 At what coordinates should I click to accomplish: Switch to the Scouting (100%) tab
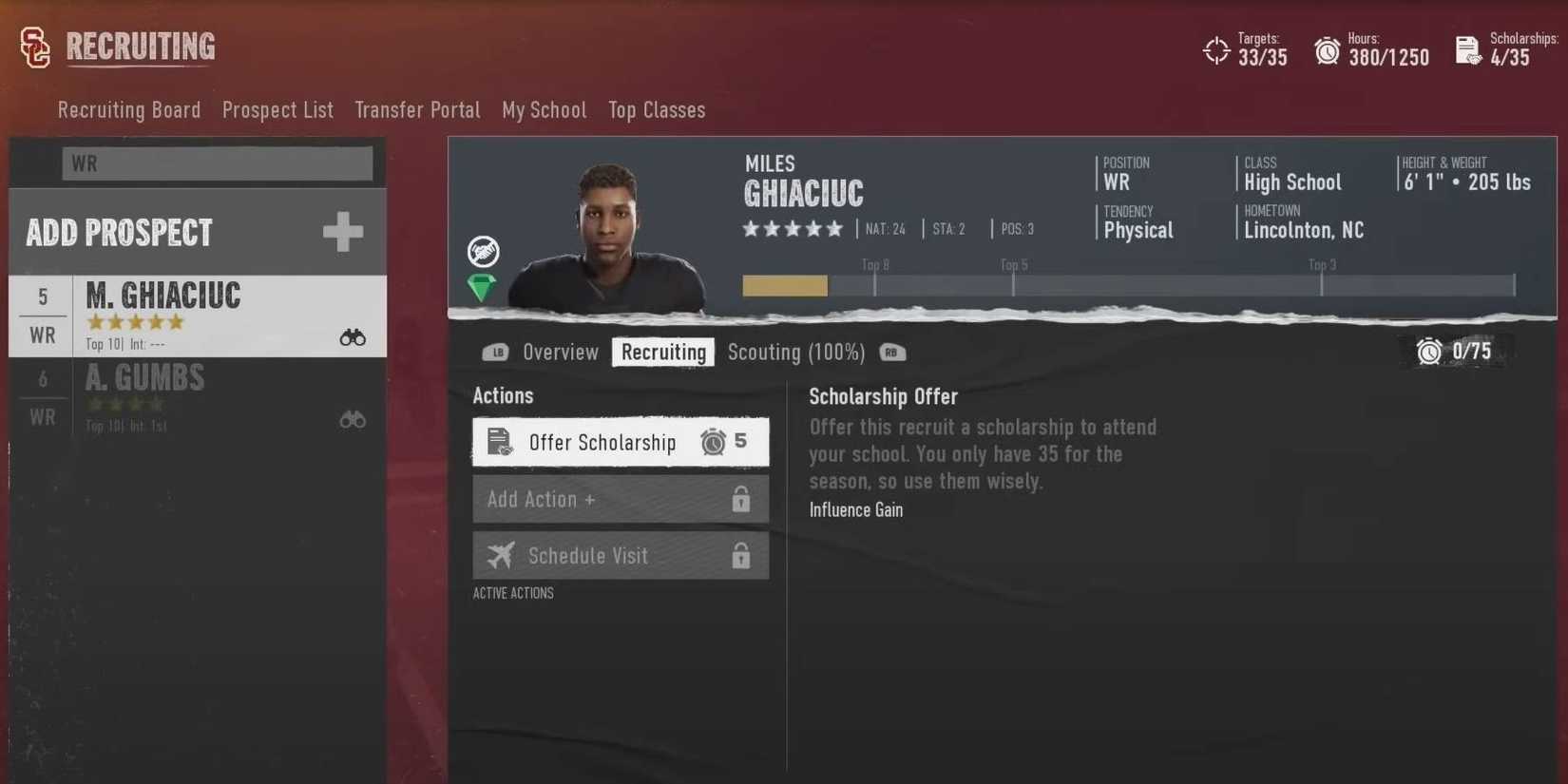[x=796, y=352]
